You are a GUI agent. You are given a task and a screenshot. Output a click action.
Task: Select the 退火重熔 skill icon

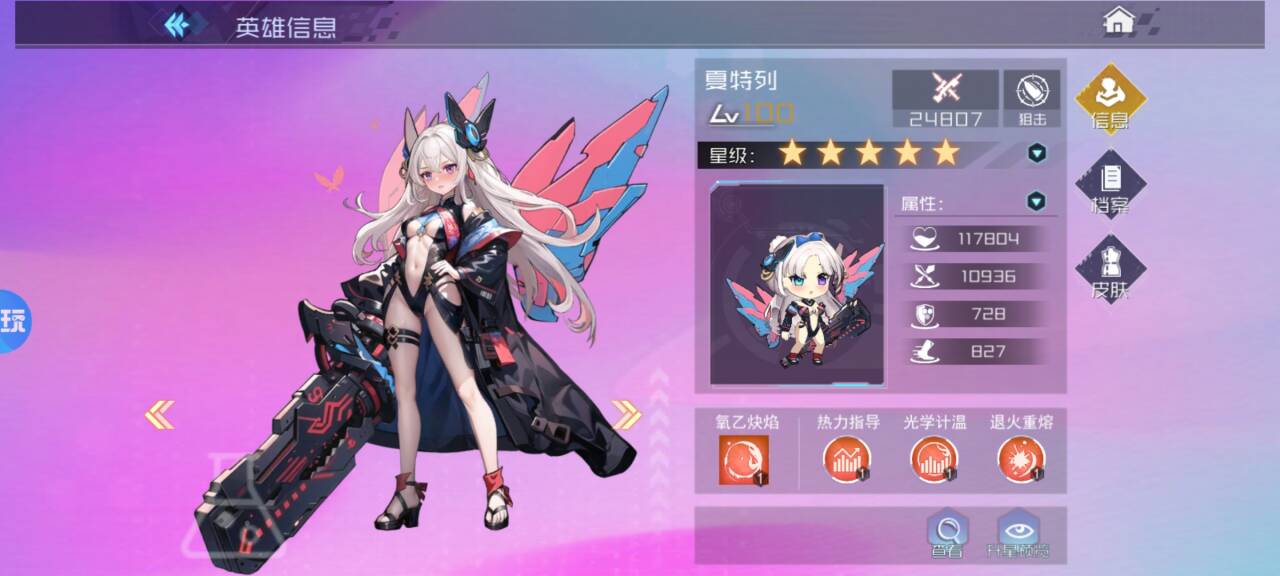point(1021,461)
